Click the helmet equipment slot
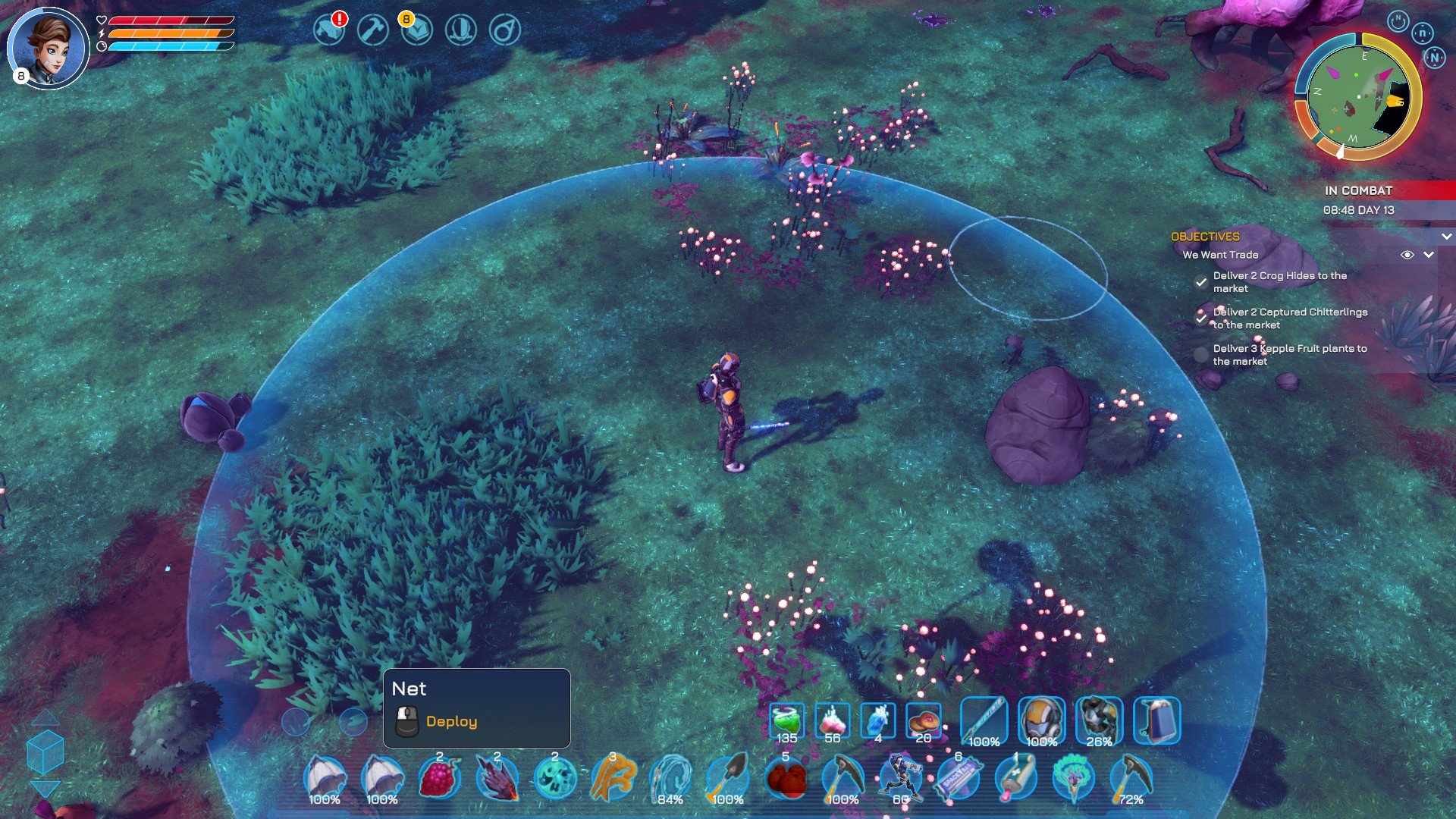Viewport: 1456px width, 819px height. coord(1041,720)
